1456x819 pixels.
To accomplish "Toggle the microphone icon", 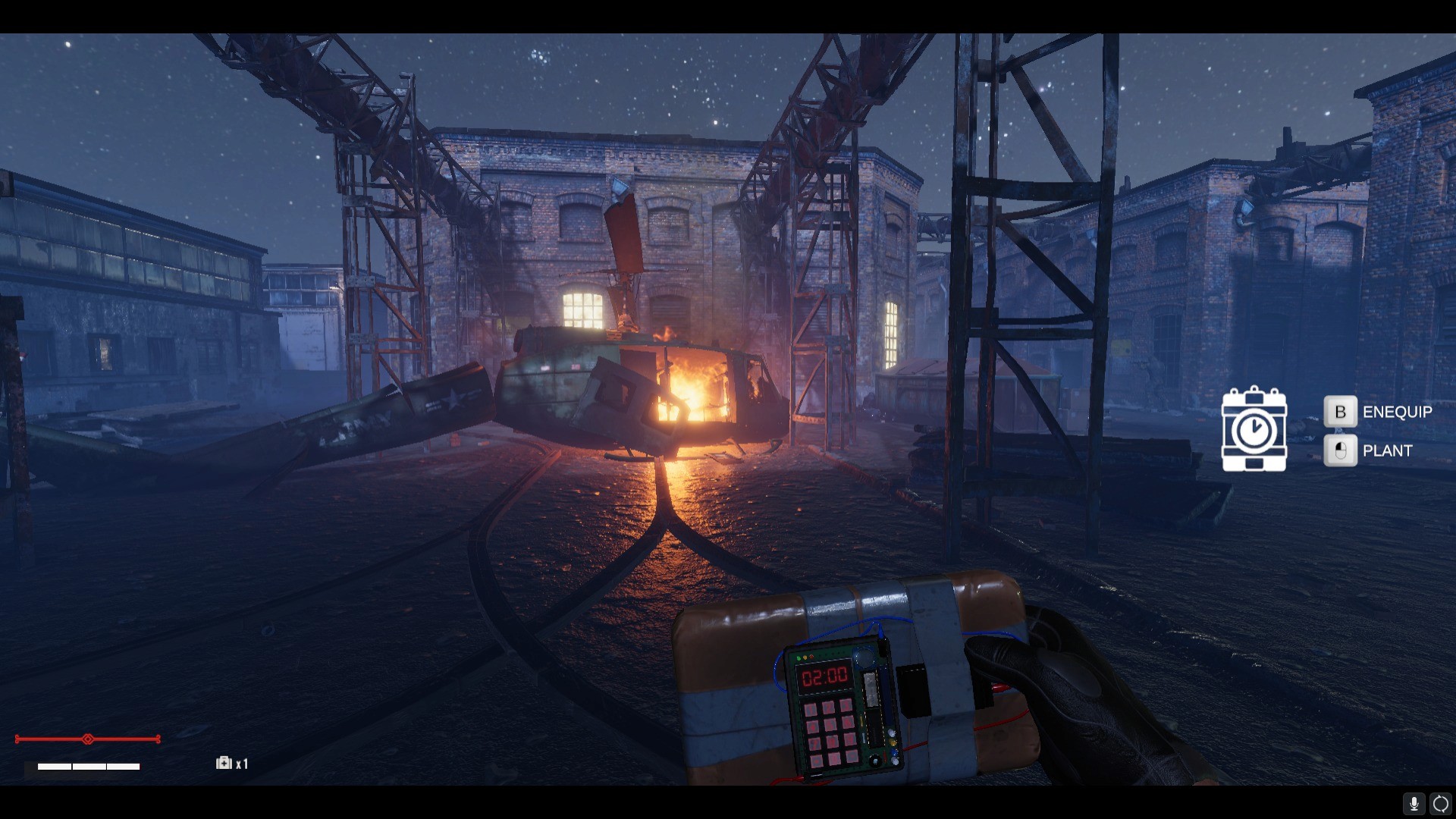I will click(x=1414, y=803).
